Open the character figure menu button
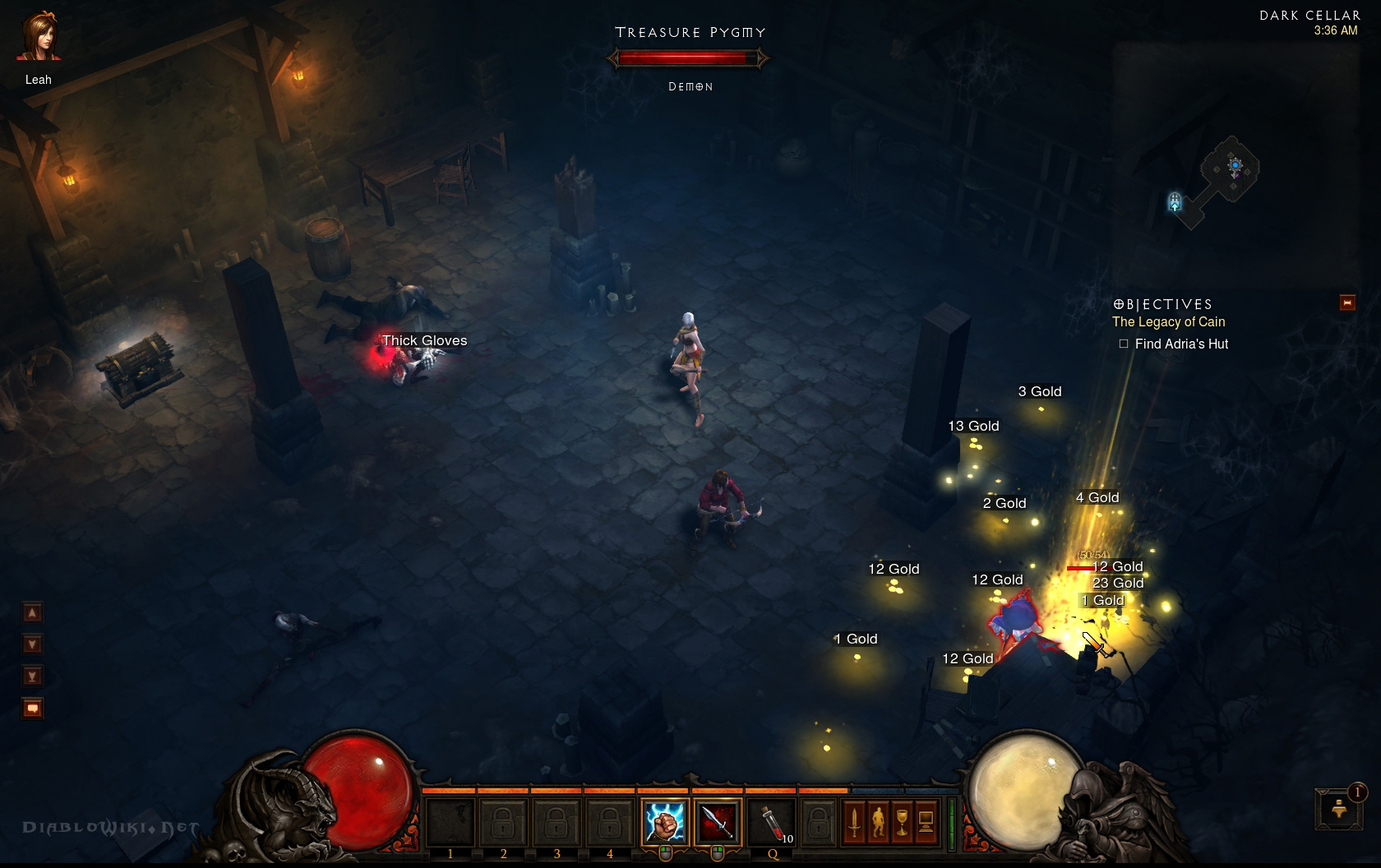The height and width of the screenshot is (868, 1381). 878,822
